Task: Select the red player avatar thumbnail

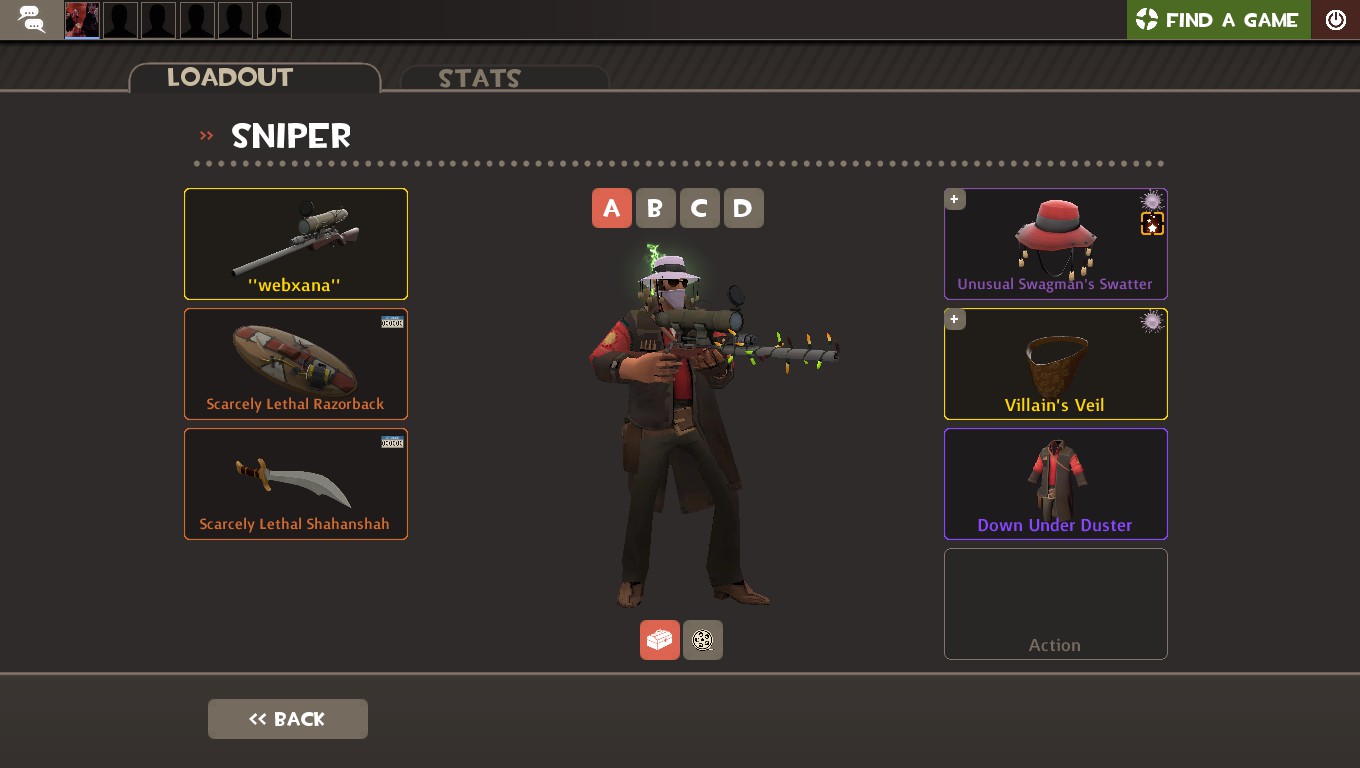Action: 82,20
